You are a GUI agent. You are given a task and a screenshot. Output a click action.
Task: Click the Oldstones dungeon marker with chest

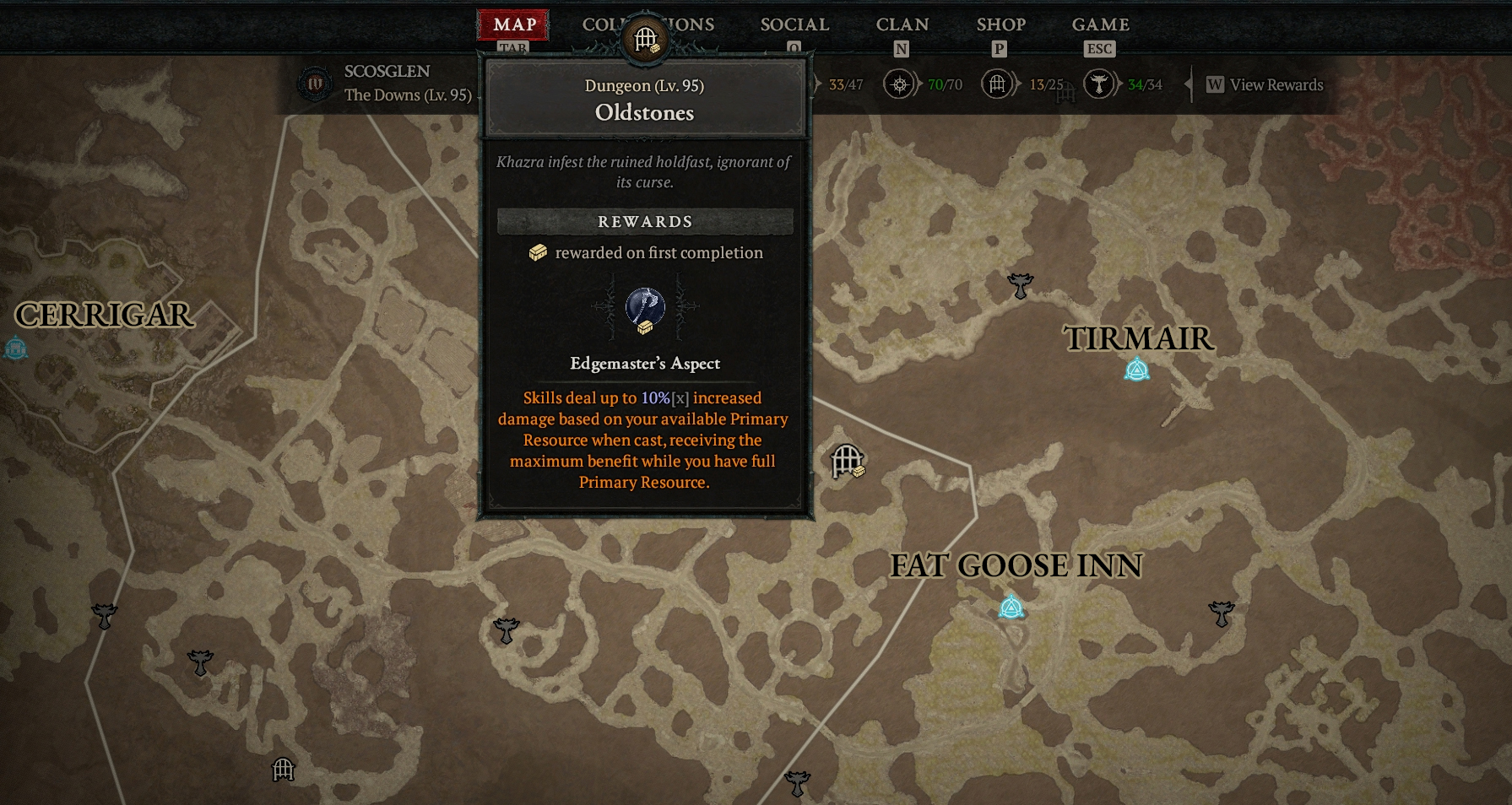[847, 462]
